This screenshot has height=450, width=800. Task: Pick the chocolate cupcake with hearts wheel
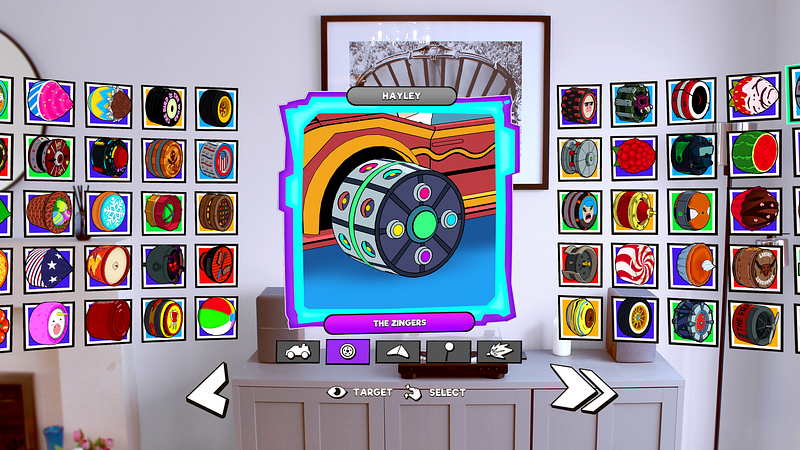coord(755,208)
